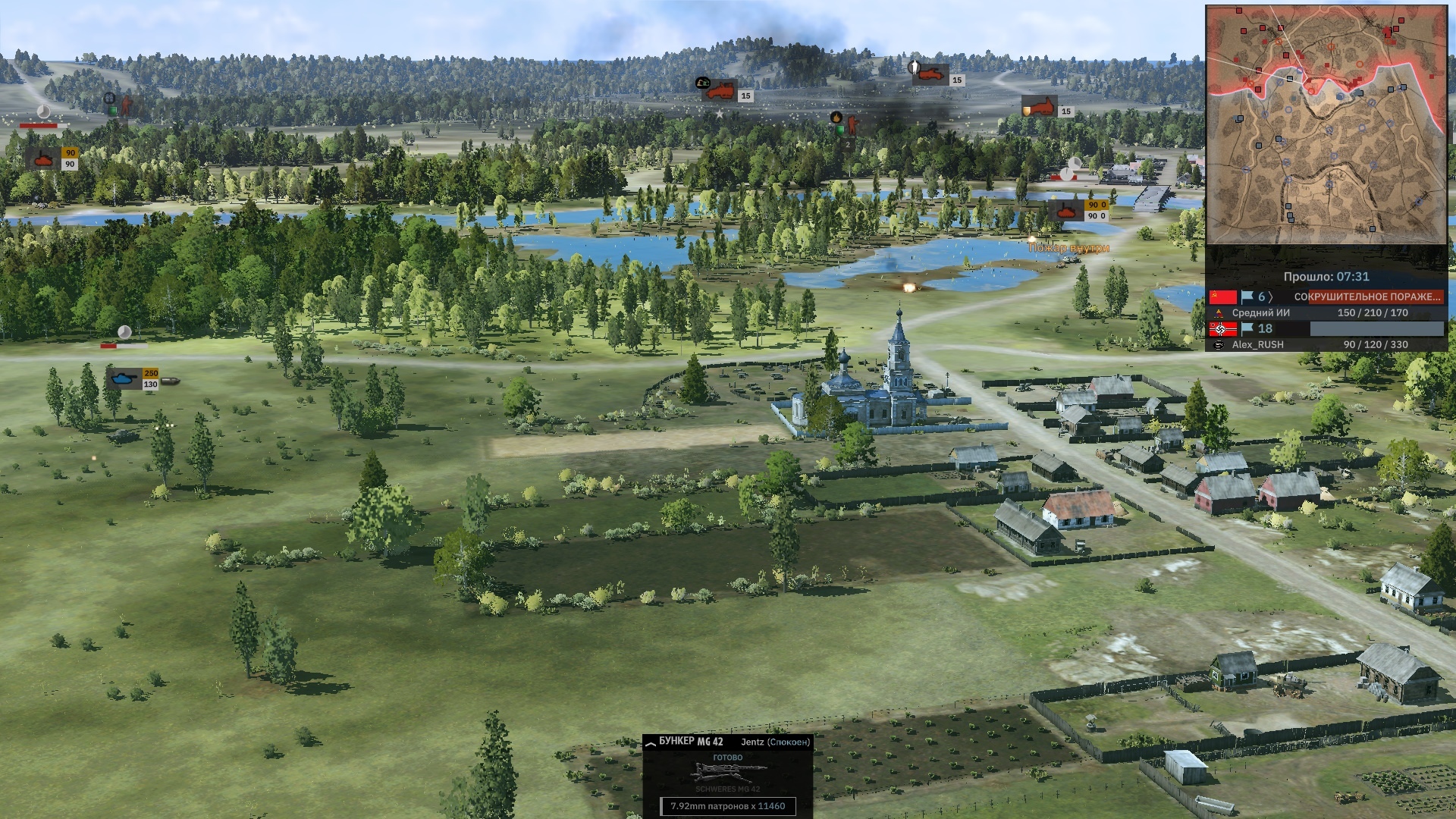This screenshot has height=819, width=1456.
Task: Click the tactical minimap
Action: (x=1326, y=125)
